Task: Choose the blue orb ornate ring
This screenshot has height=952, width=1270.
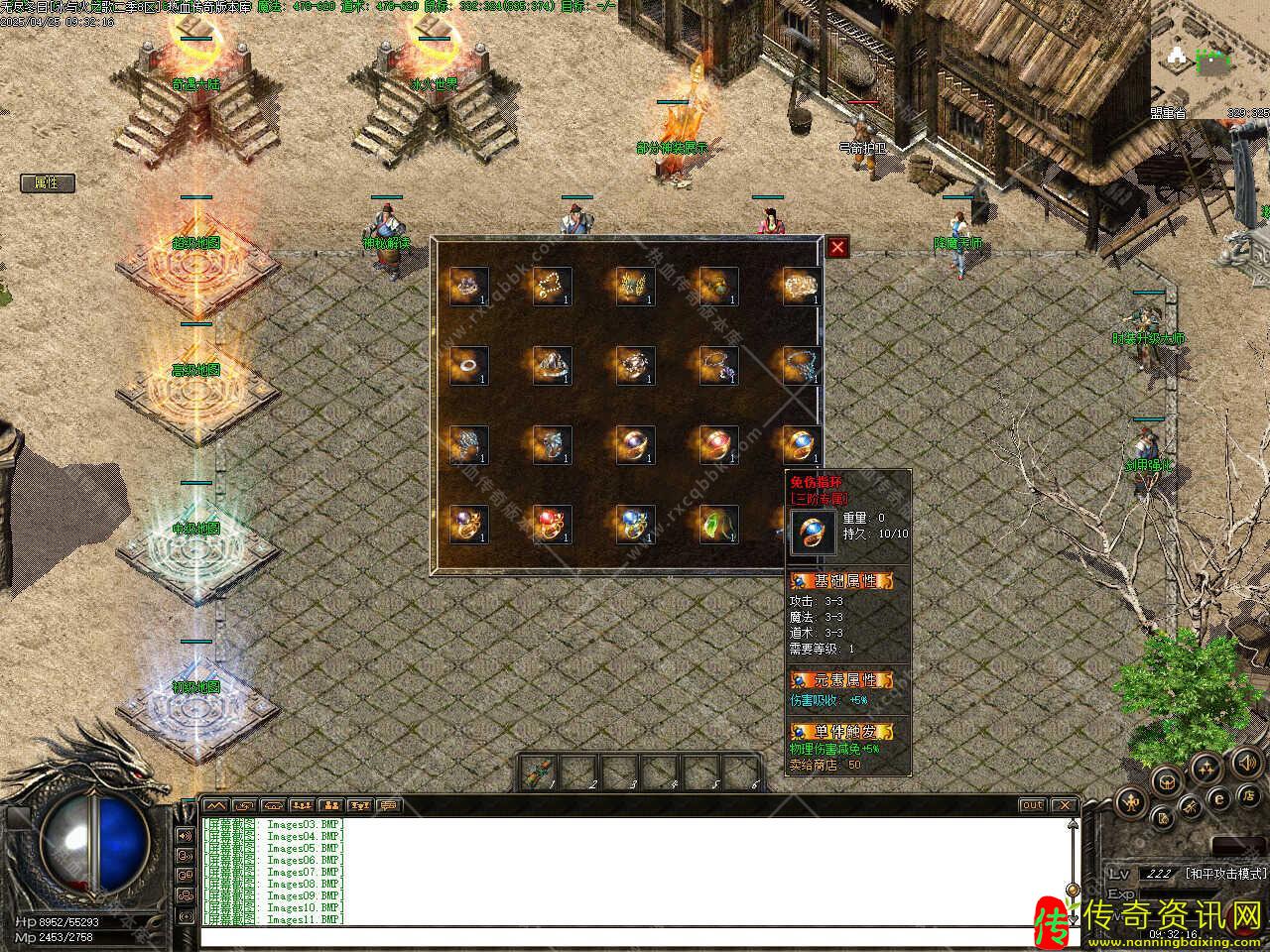Action: (x=635, y=525)
